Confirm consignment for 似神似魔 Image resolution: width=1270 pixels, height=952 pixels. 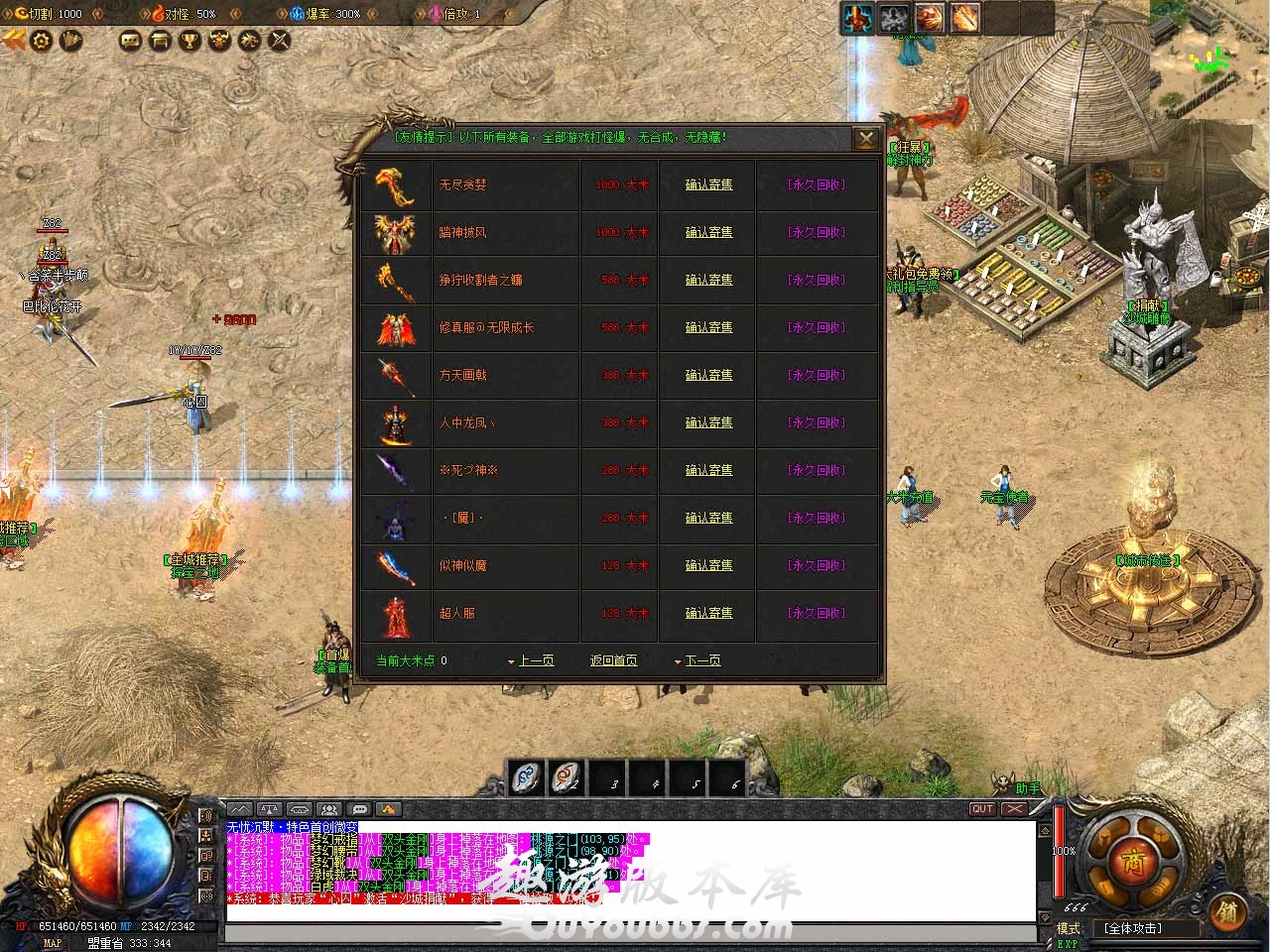(708, 565)
